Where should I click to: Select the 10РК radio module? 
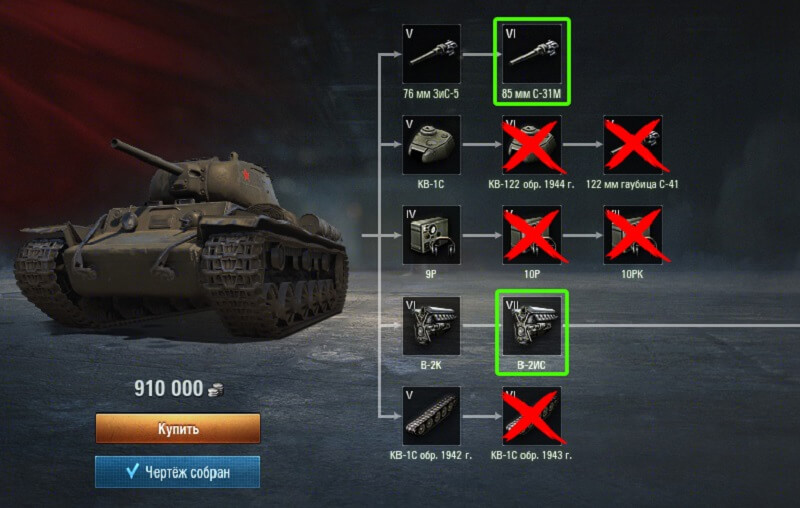point(633,235)
